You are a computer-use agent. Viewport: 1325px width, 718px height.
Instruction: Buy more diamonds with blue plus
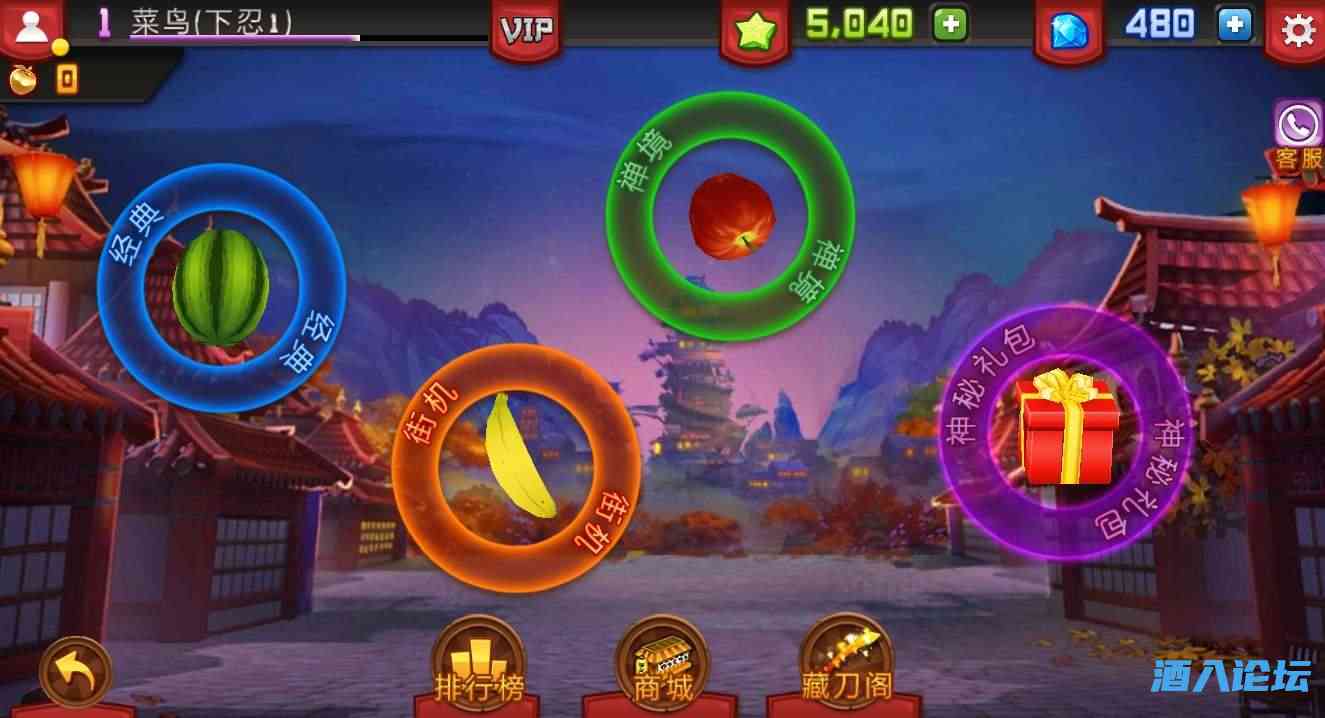(x=1235, y=25)
